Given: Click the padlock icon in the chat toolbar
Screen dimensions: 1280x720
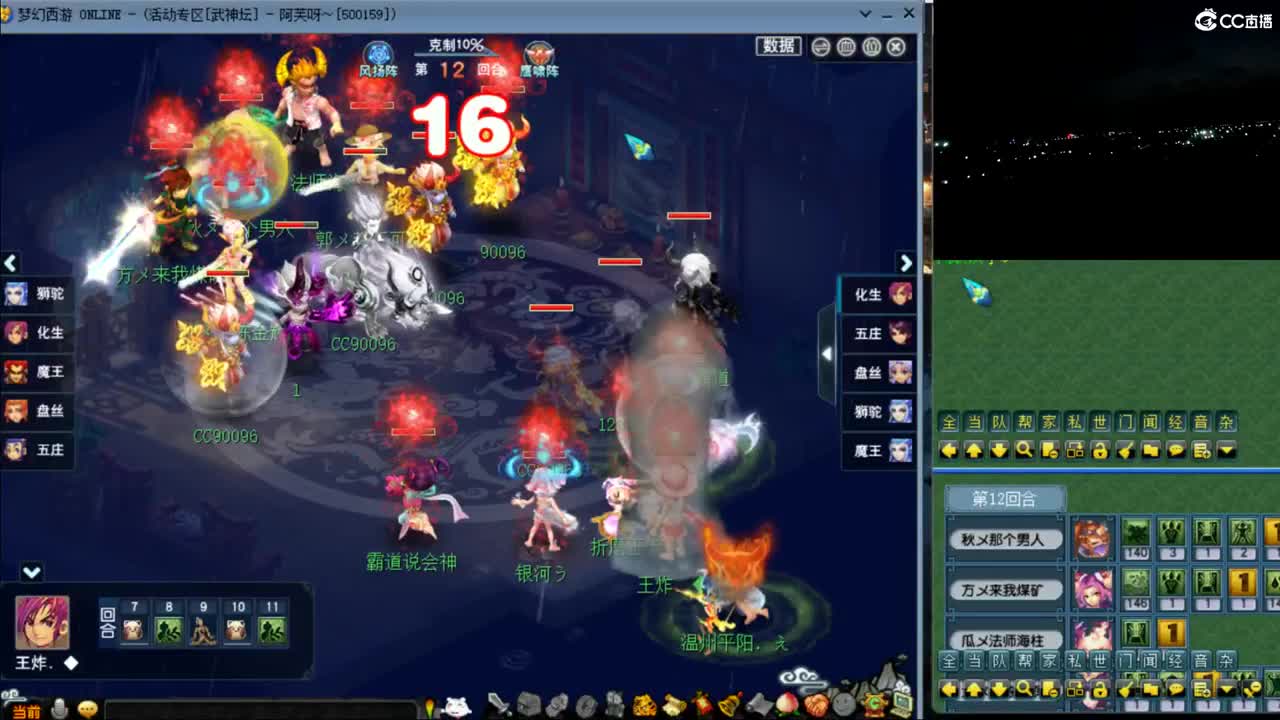Looking at the screenshot, I should pos(1101,451).
